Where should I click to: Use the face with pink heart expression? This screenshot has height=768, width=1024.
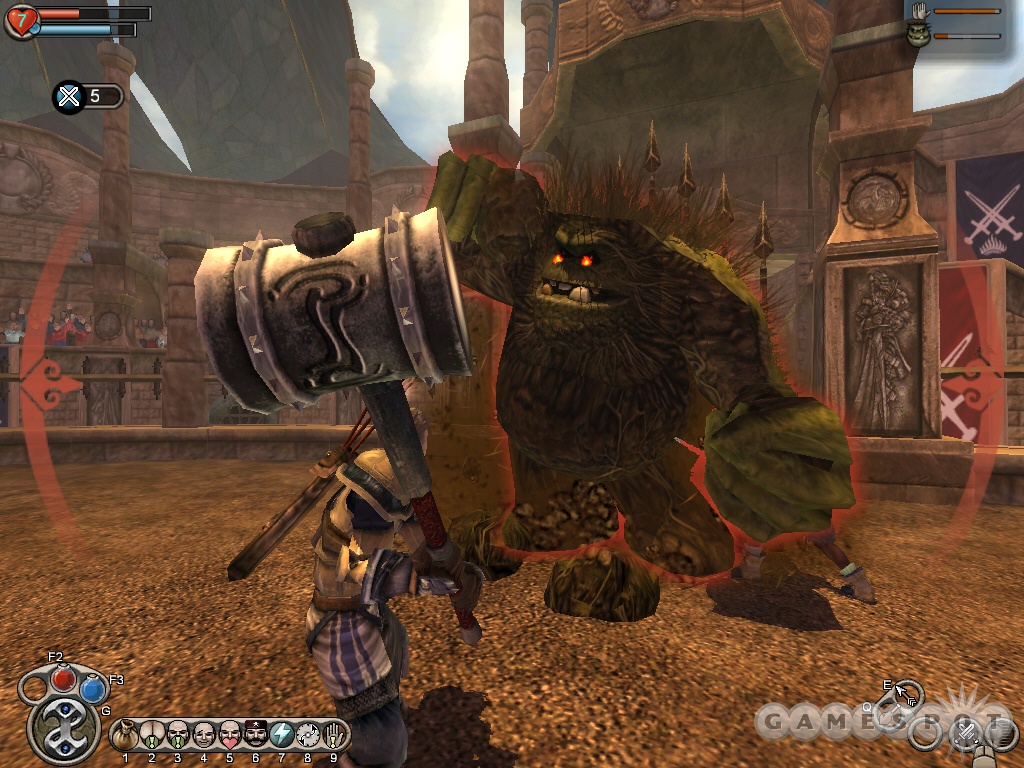pos(229,734)
